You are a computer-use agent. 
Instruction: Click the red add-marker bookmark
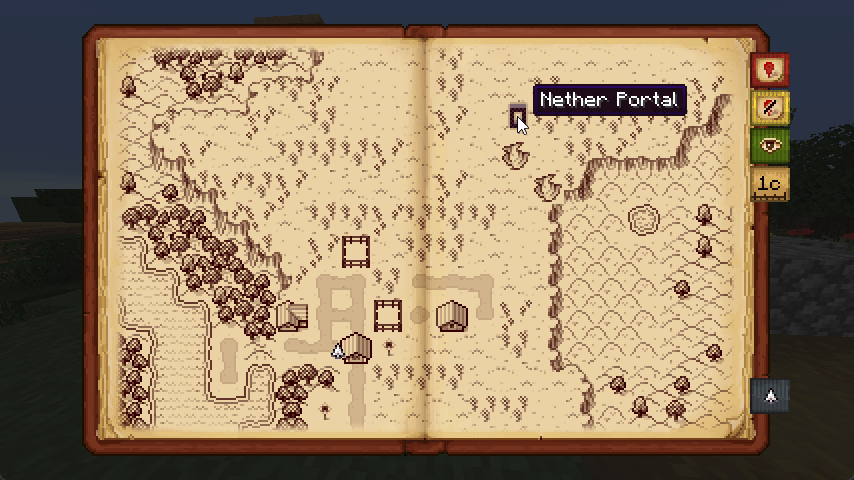(769, 69)
